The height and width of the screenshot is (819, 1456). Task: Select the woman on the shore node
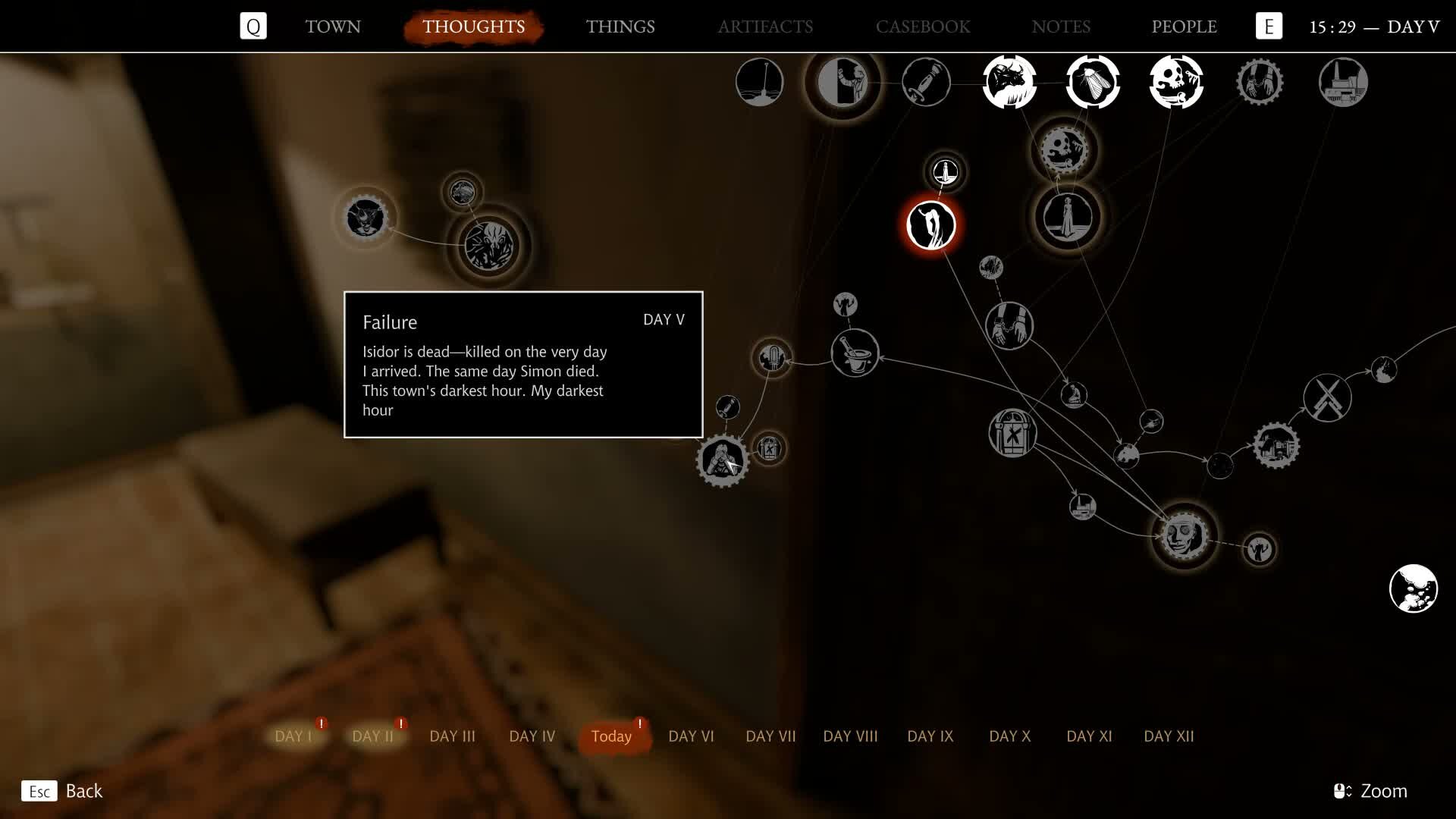[x=1067, y=217]
